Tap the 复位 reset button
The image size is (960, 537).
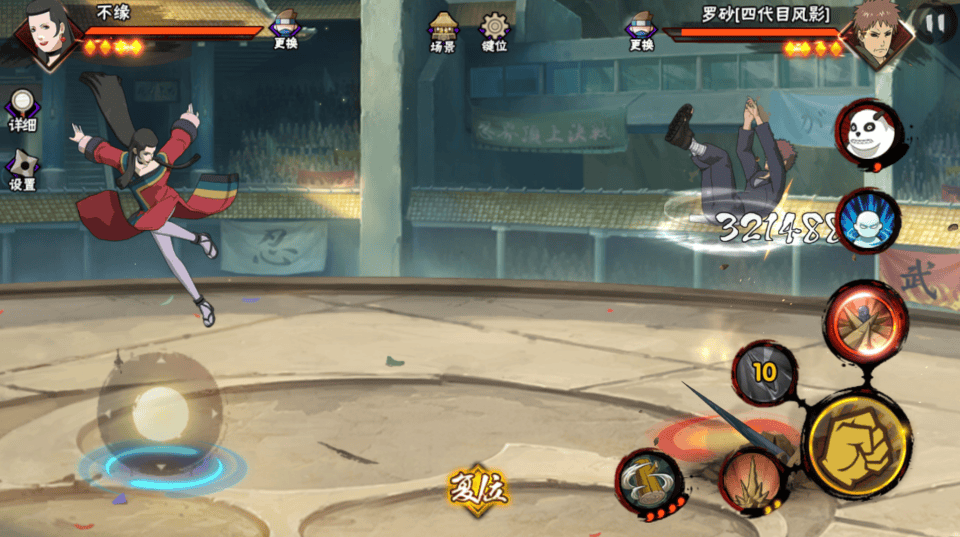pyautogui.click(x=479, y=489)
